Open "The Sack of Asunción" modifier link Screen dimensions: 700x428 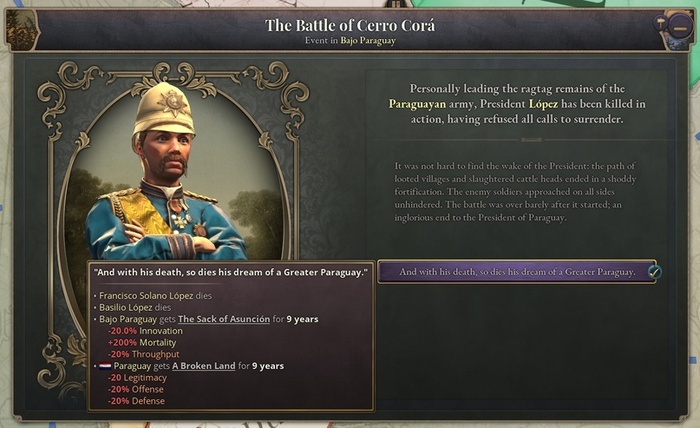click(224, 319)
